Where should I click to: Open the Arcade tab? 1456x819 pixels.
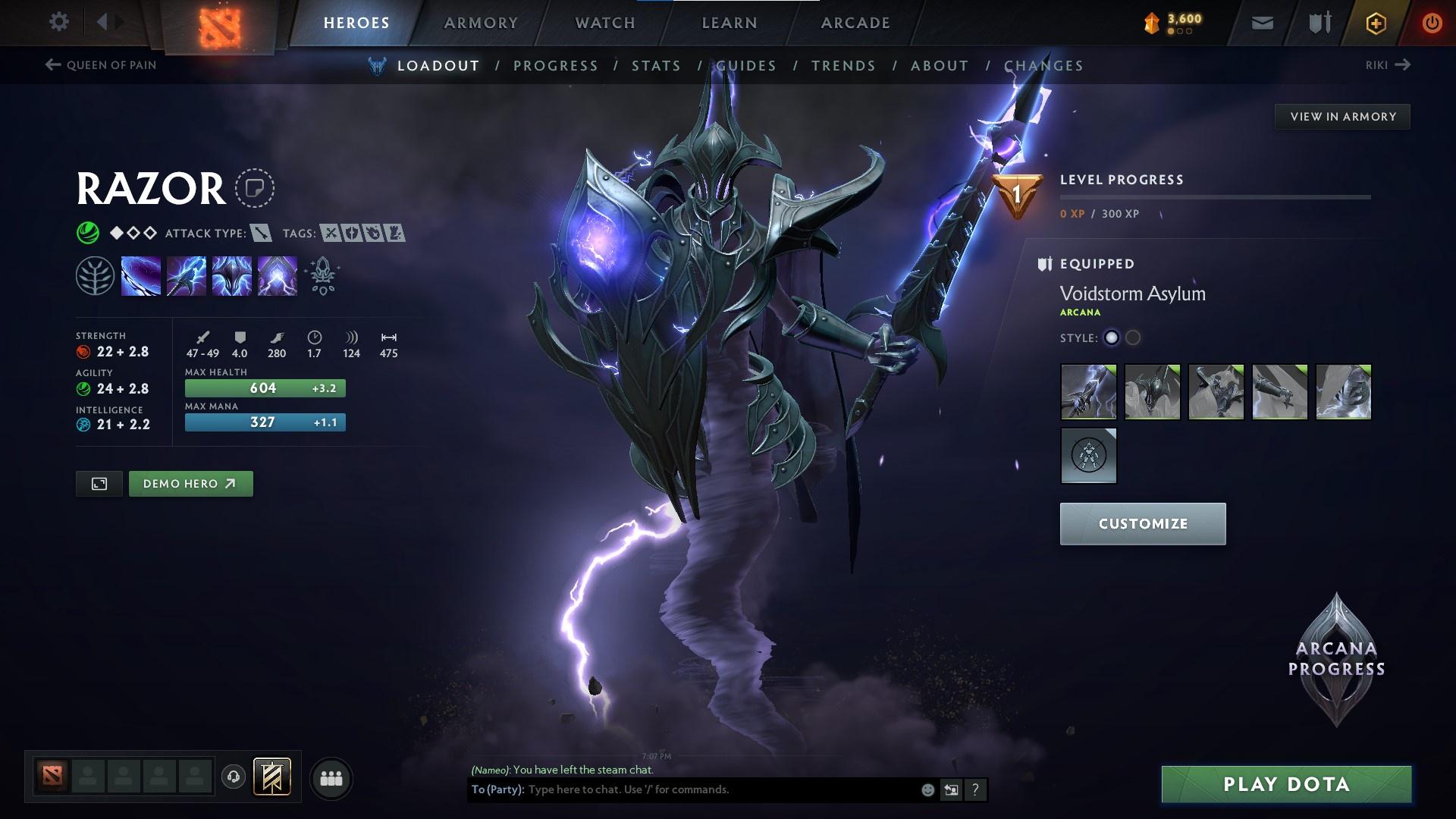[x=855, y=23]
